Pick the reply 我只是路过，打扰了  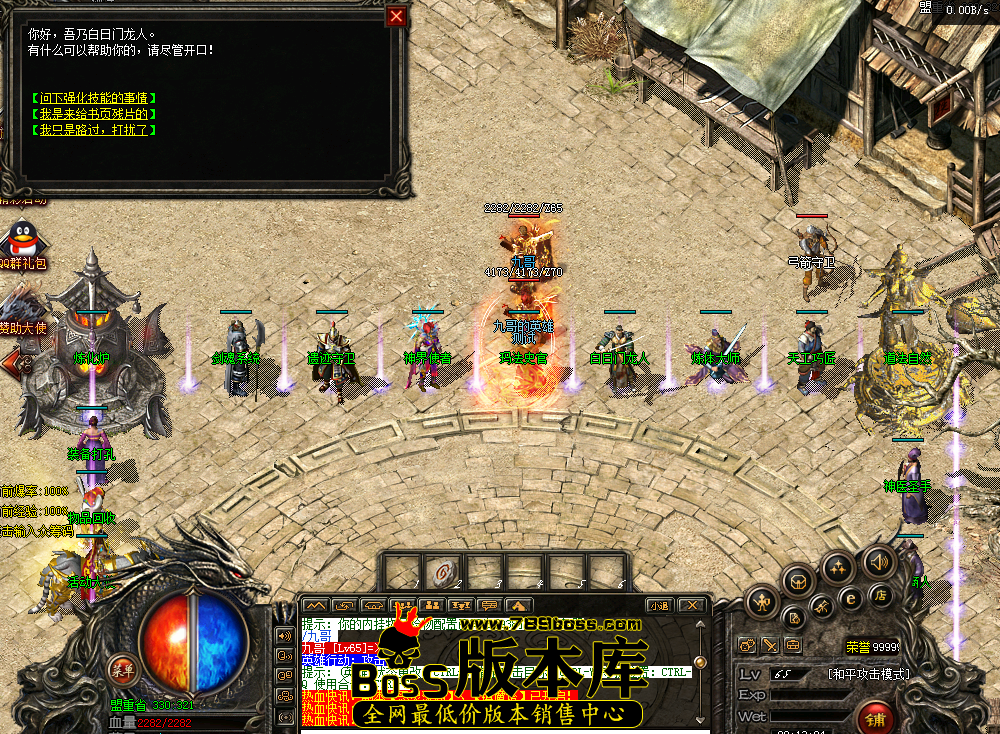[x=93, y=130]
